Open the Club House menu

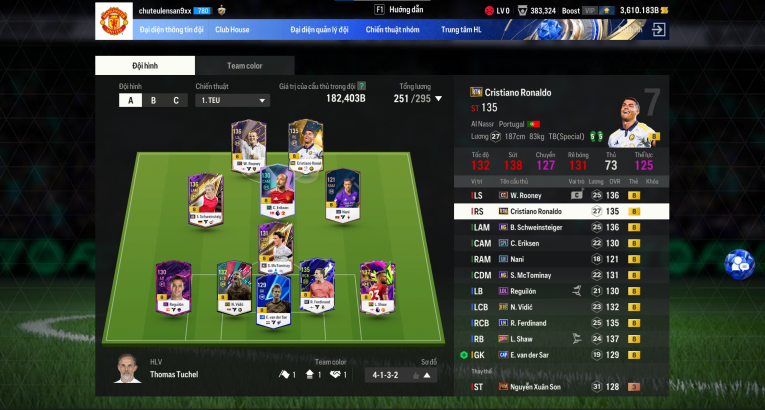[x=232, y=30]
